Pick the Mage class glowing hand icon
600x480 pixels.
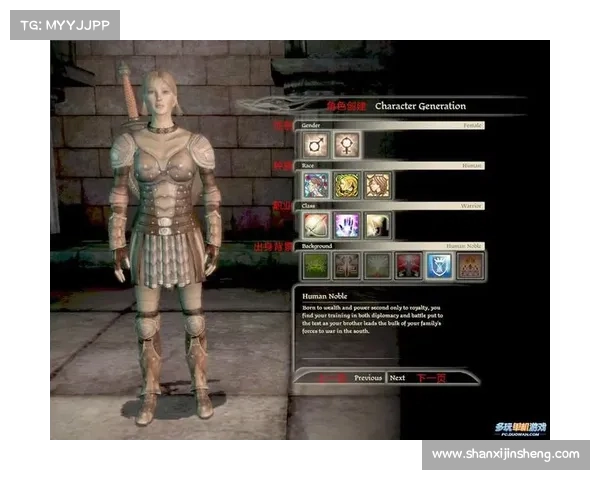tap(347, 225)
